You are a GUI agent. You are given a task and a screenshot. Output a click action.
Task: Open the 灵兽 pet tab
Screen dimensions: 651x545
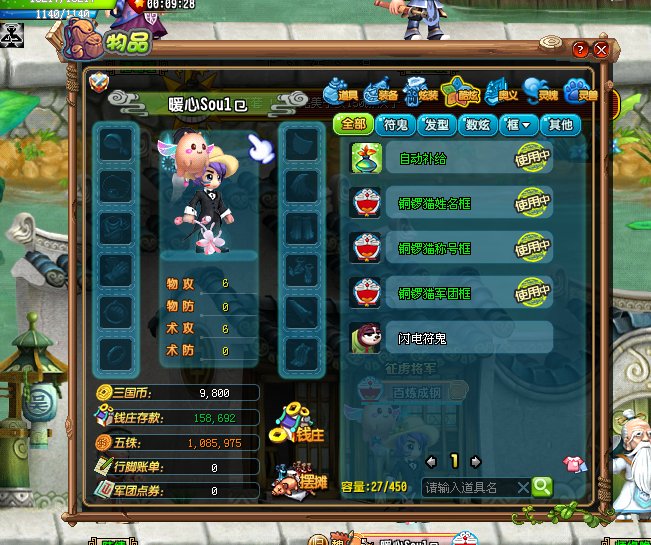point(580,92)
